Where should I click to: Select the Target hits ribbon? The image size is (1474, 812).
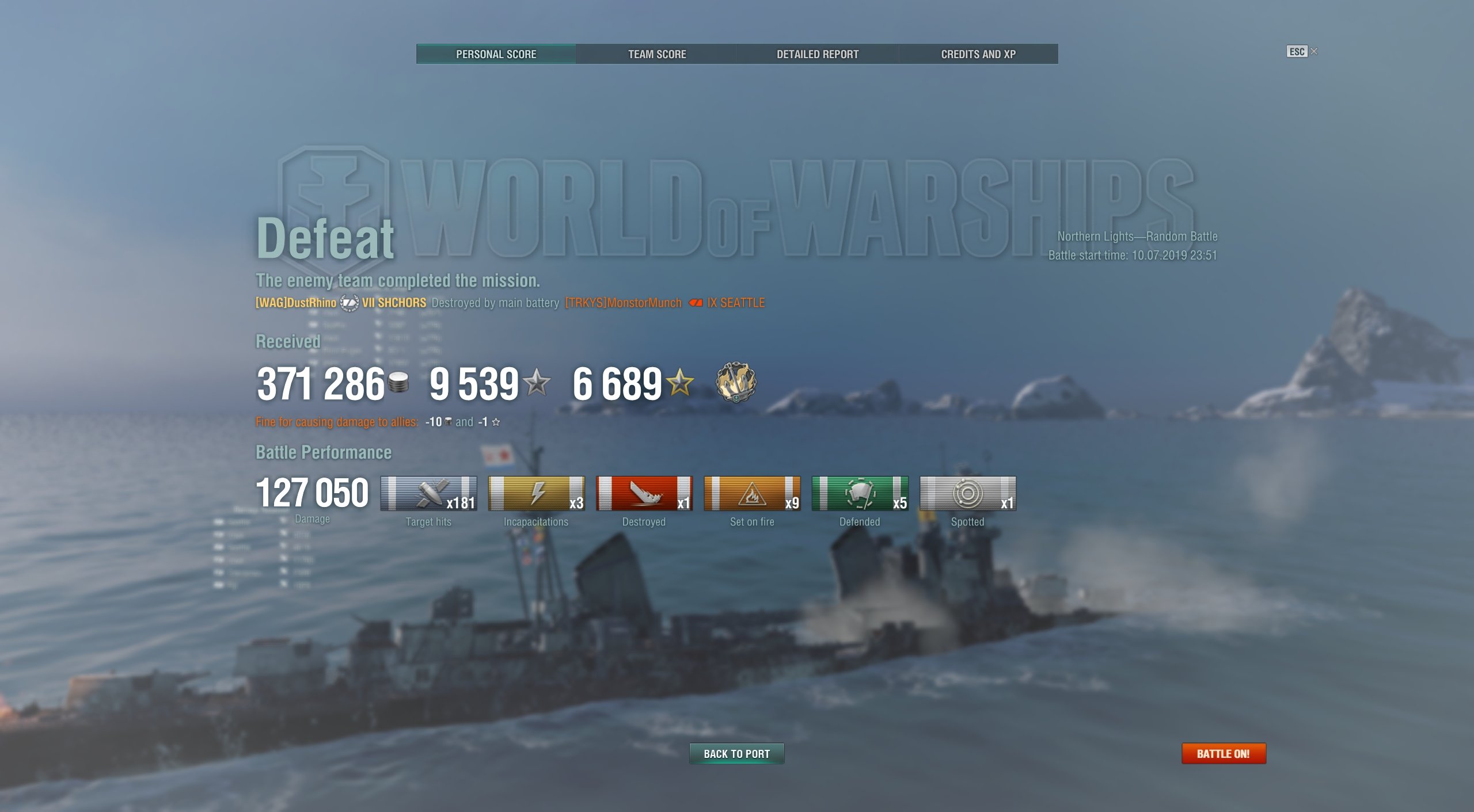coord(428,493)
